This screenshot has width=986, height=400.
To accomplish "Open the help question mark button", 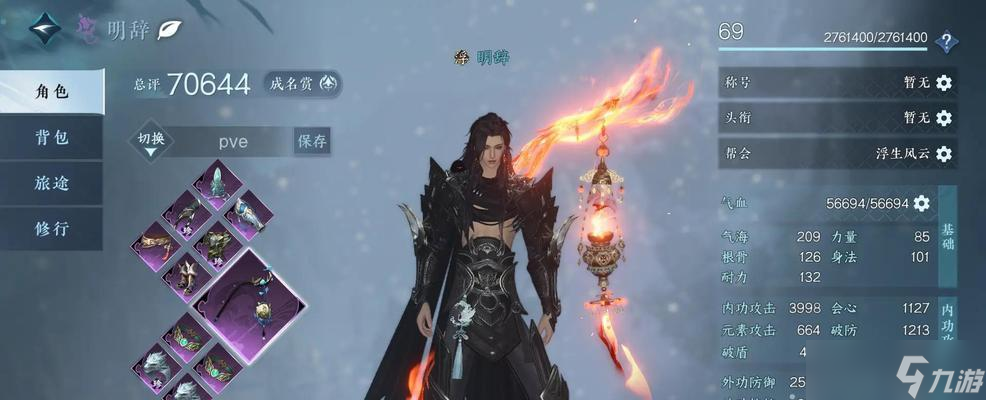I will (x=945, y=42).
